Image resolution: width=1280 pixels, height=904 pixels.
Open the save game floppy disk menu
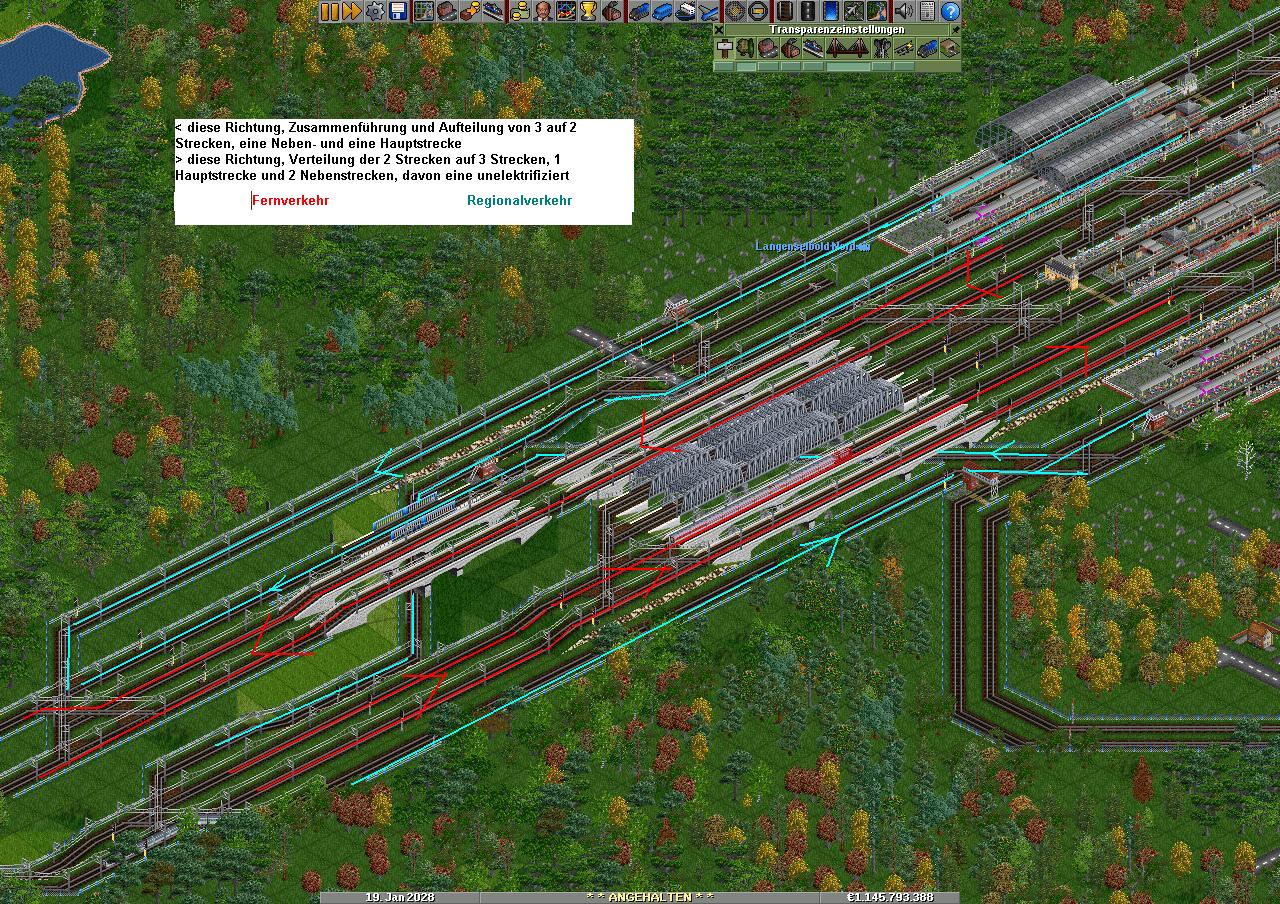[x=398, y=11]
